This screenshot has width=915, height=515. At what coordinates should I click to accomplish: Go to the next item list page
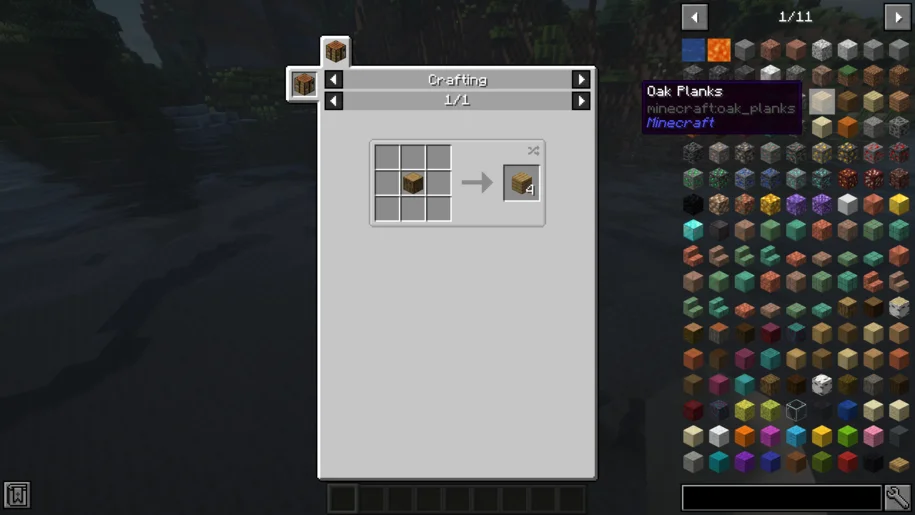(x=897, y=17)
